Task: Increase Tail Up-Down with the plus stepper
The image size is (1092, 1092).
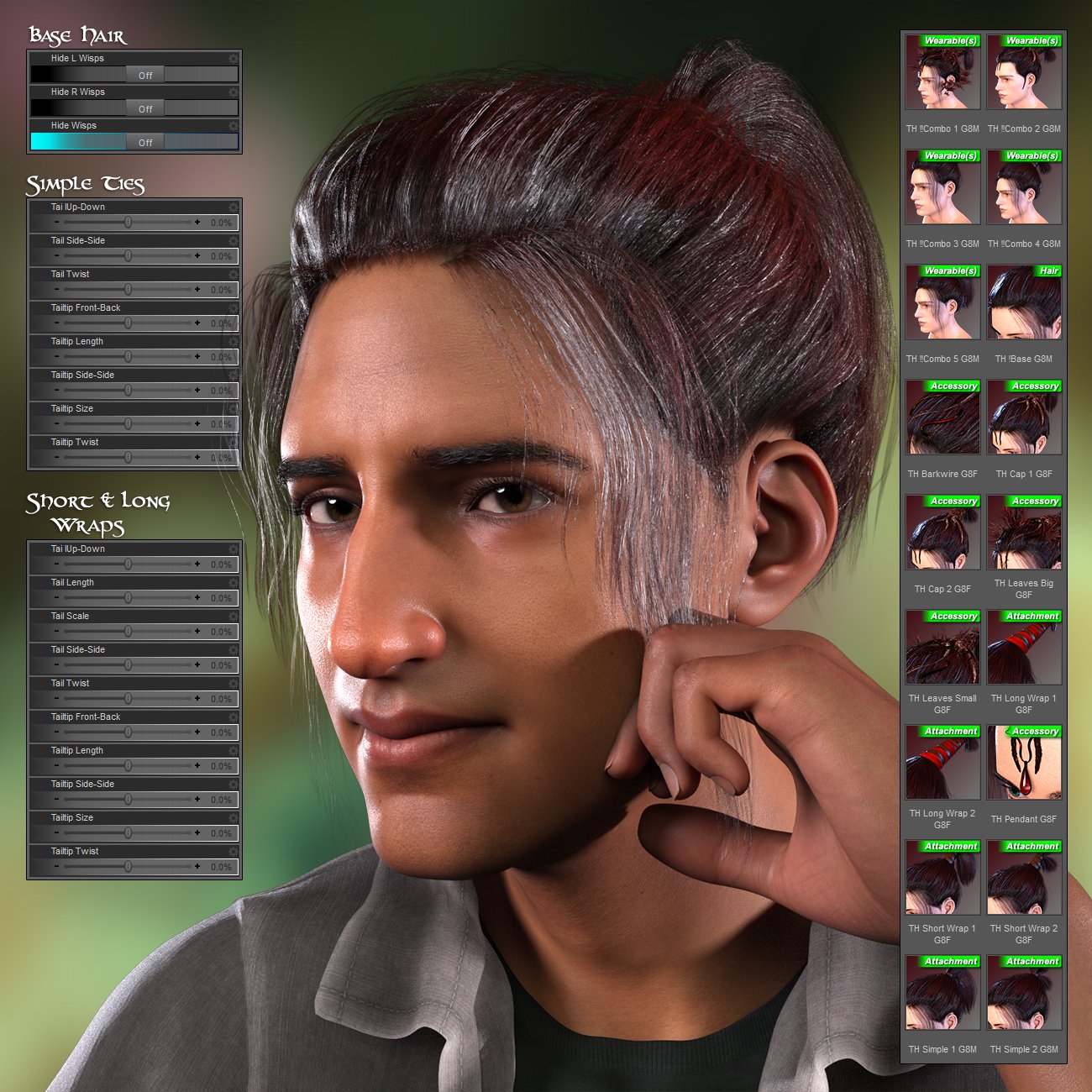Action: pyautogui.click(x=197, y=223)
